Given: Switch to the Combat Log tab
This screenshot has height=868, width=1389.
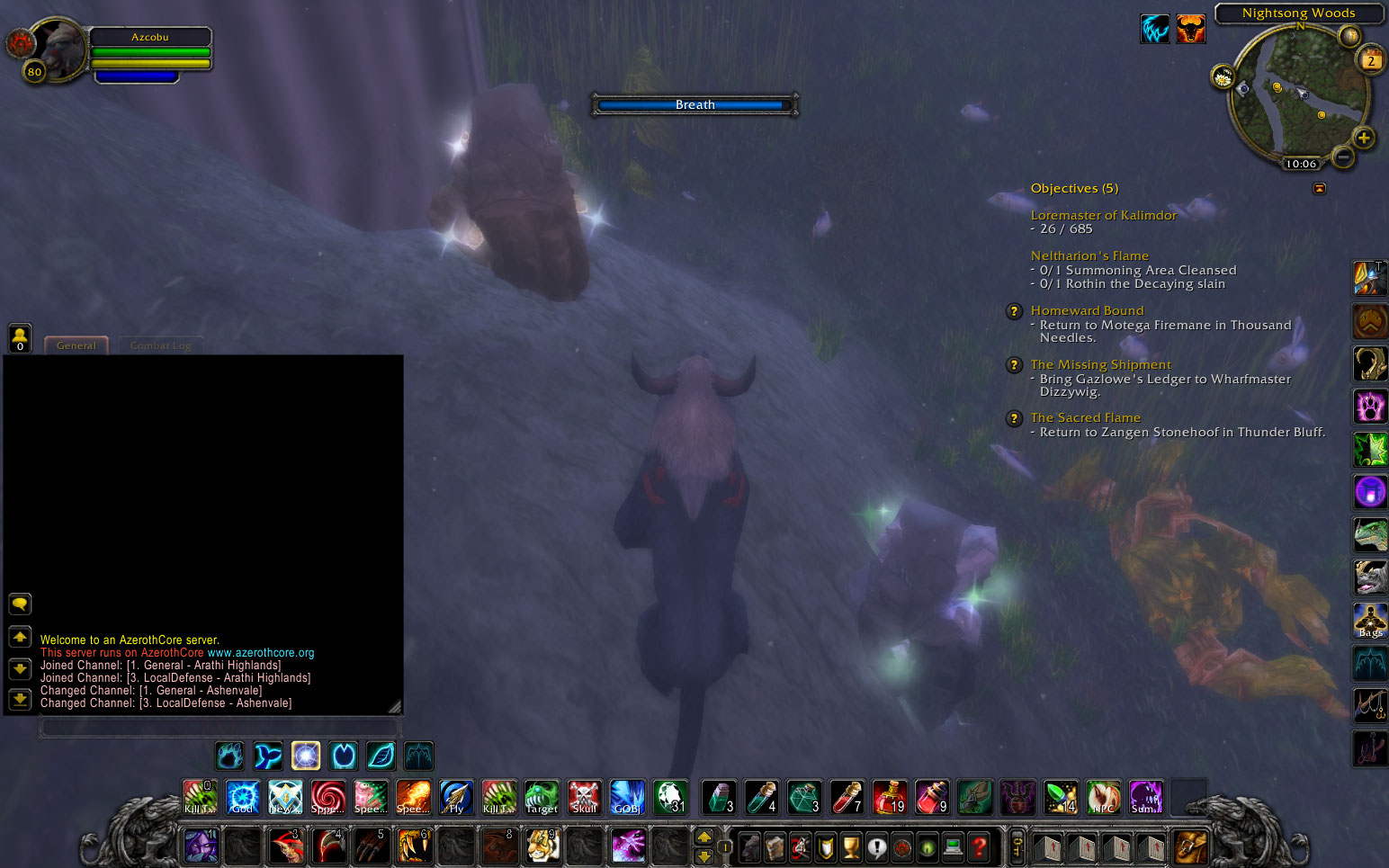Looking at the screenshot, I should (161, 345).
